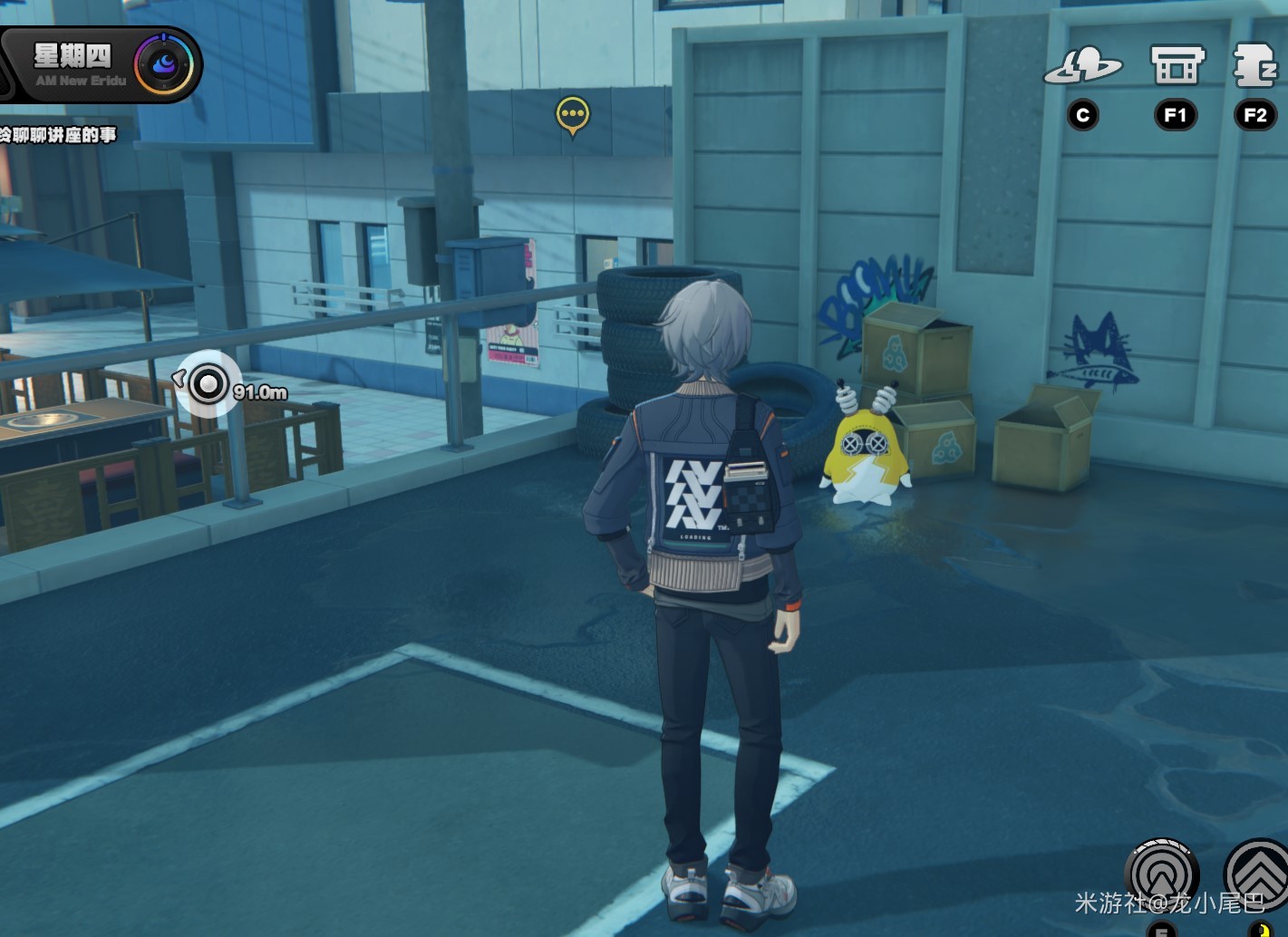This screenshot has width=1288, height=937.
Task: Open the storefront shop icon
Action: (x=1177, y=66)
